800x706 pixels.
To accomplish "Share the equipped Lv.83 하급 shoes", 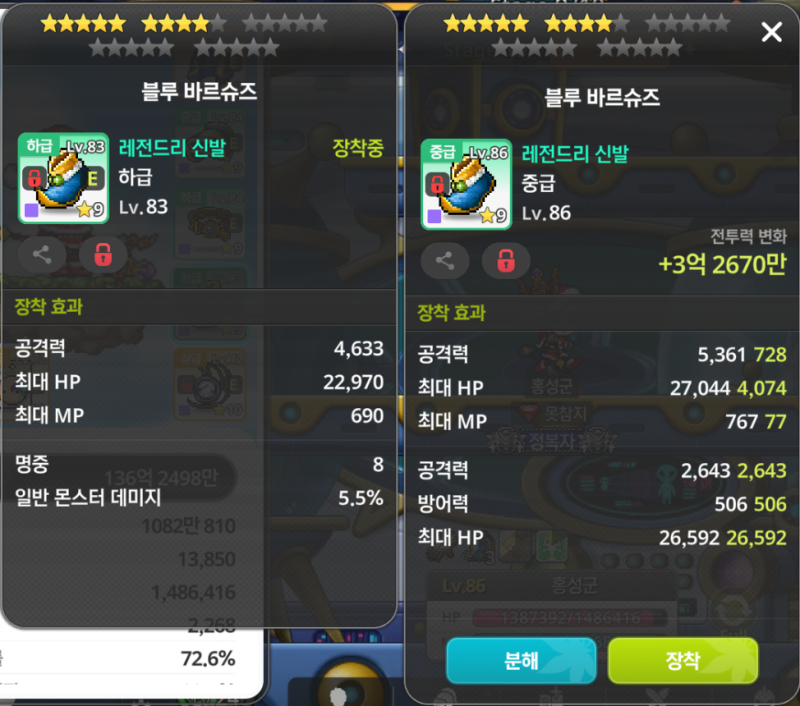I will click(x=42, y=254).
